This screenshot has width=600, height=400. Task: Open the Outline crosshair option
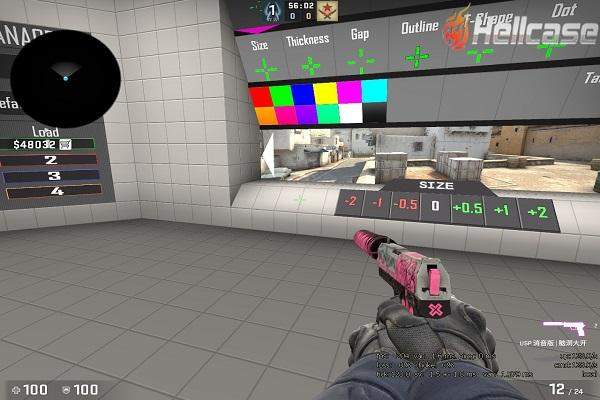tap(418, 28)
